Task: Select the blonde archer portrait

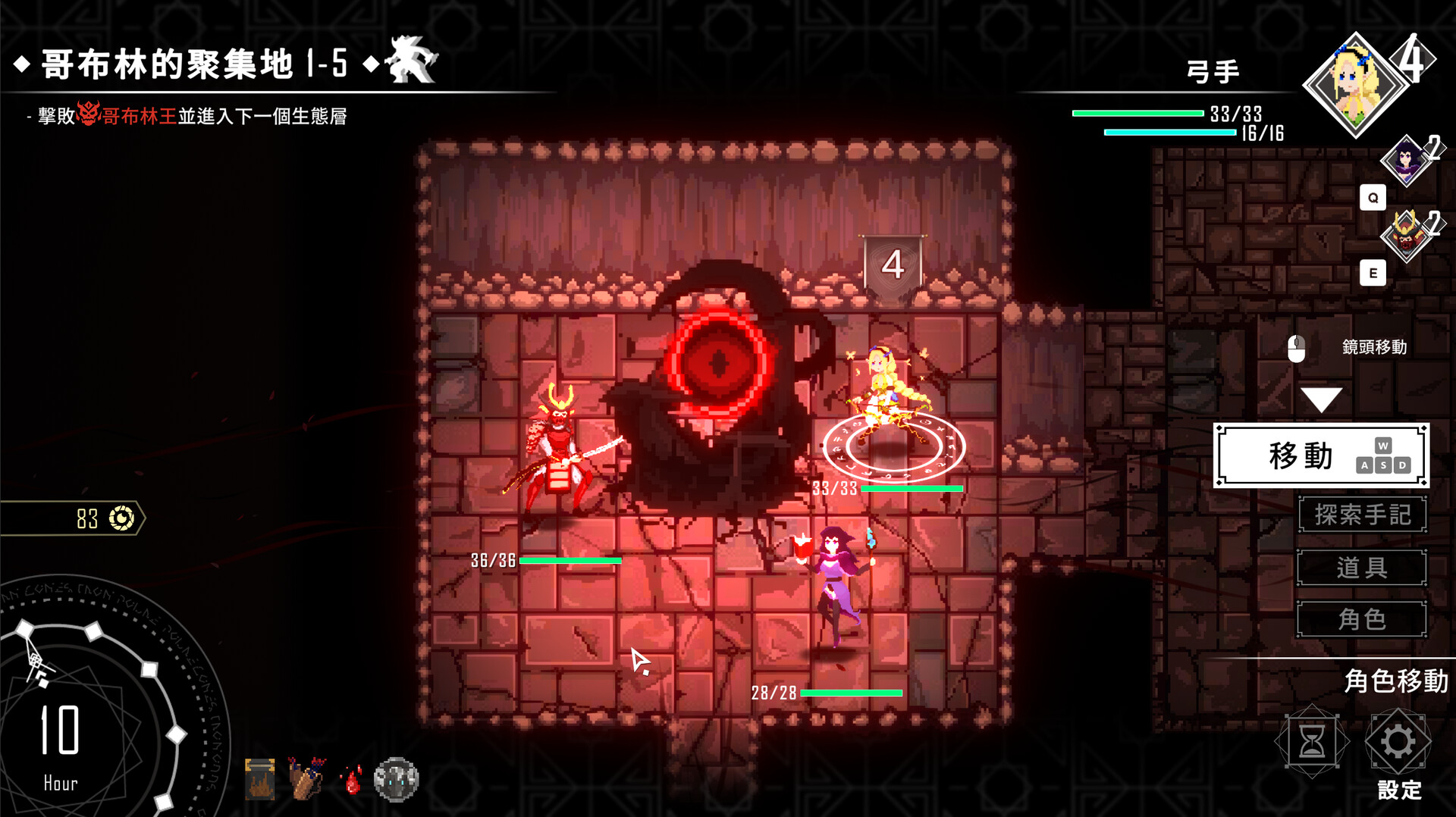Action: tap(1356, 84)
